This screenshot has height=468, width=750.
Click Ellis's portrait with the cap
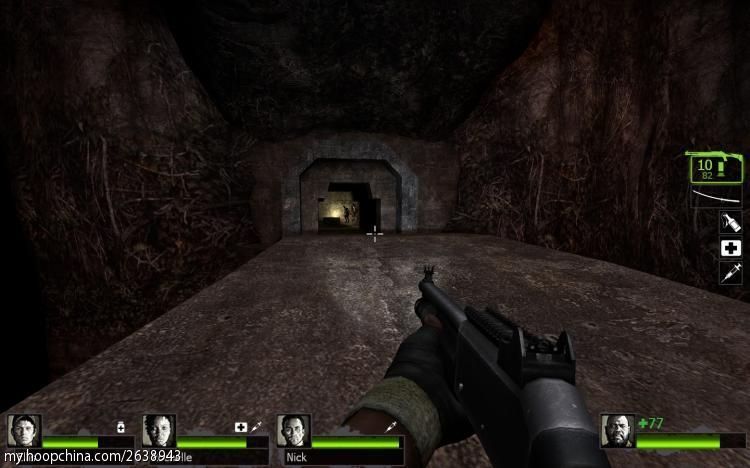24,431
